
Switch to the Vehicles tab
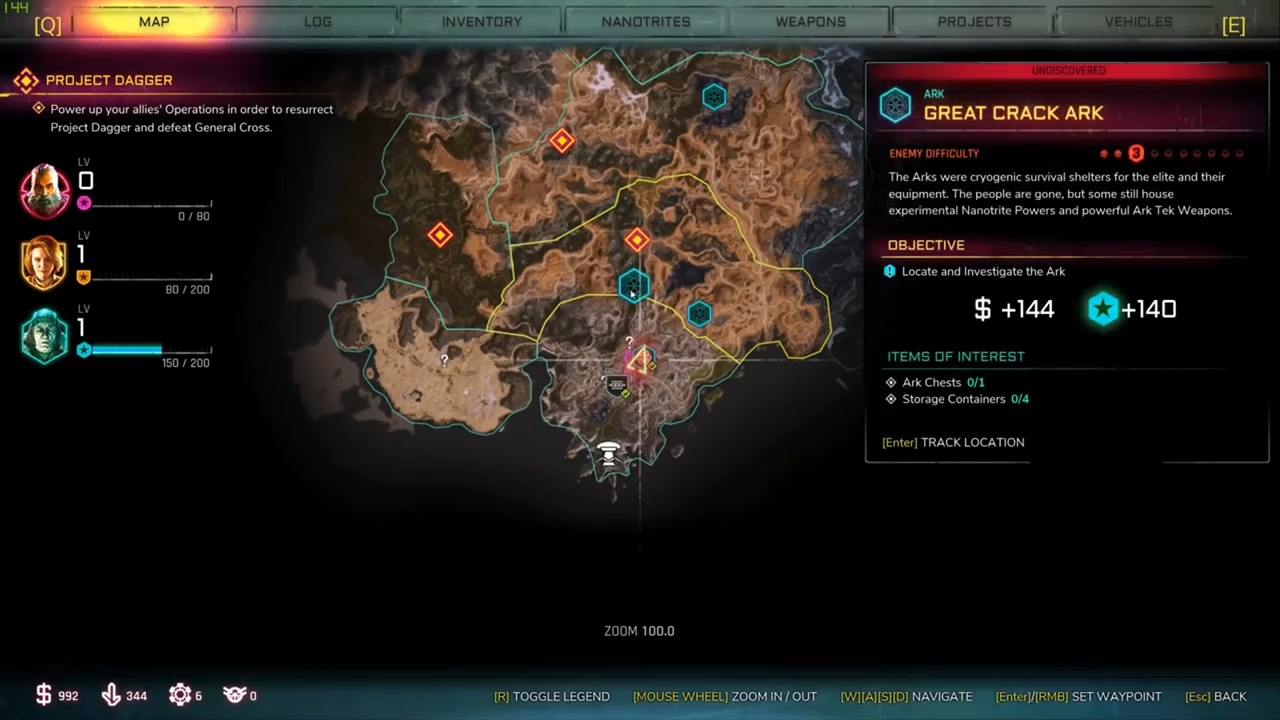1138,21
